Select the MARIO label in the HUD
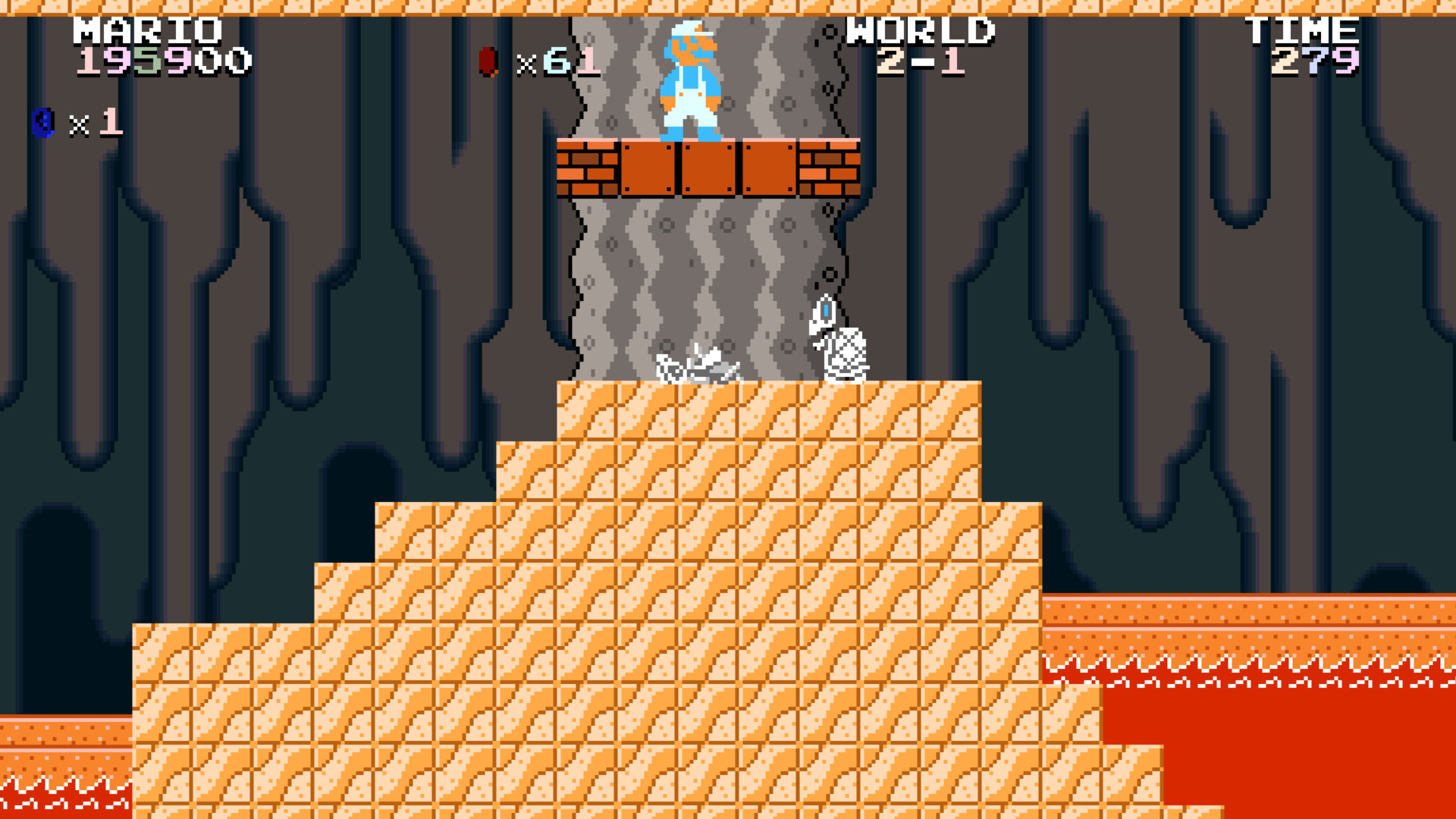 point(146,30)
